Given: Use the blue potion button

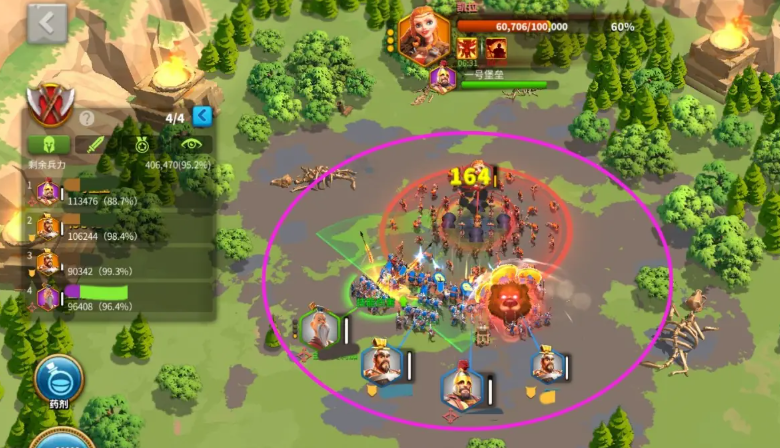Looking at the screenshot, I should pos(58,380).
